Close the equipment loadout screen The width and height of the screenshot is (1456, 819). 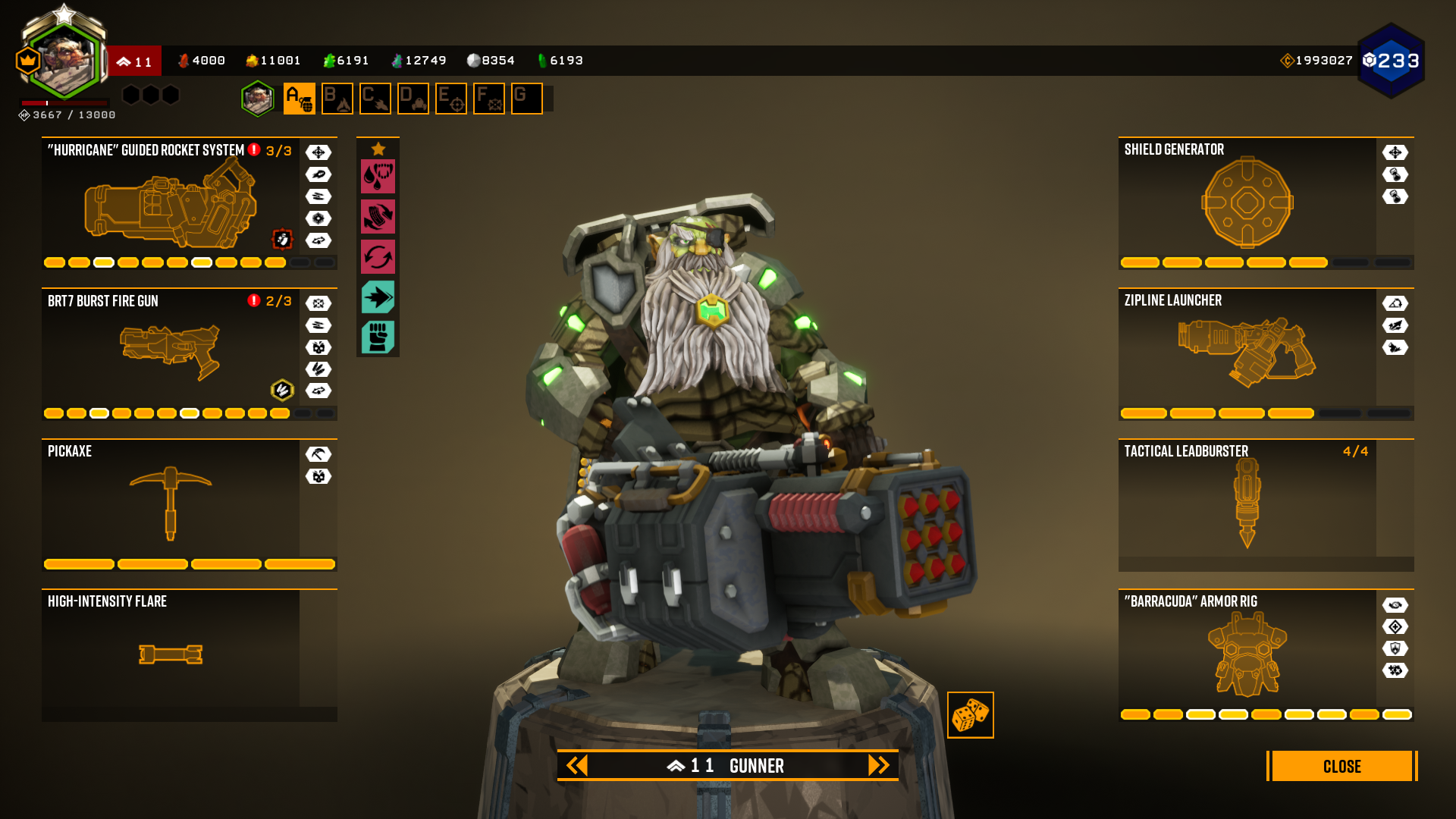1341,766
